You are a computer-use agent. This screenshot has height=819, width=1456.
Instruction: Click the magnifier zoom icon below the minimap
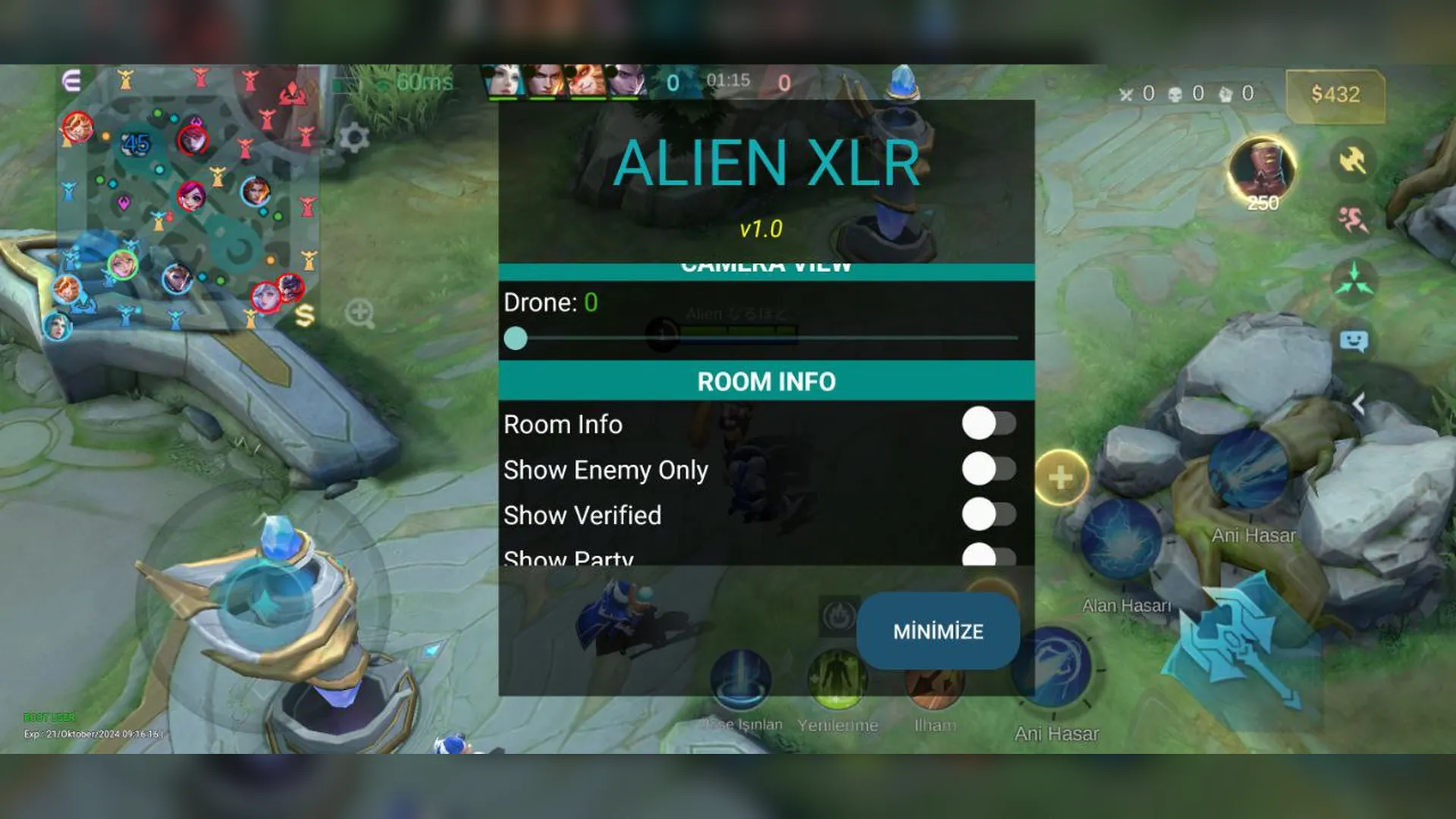[359, 312]
